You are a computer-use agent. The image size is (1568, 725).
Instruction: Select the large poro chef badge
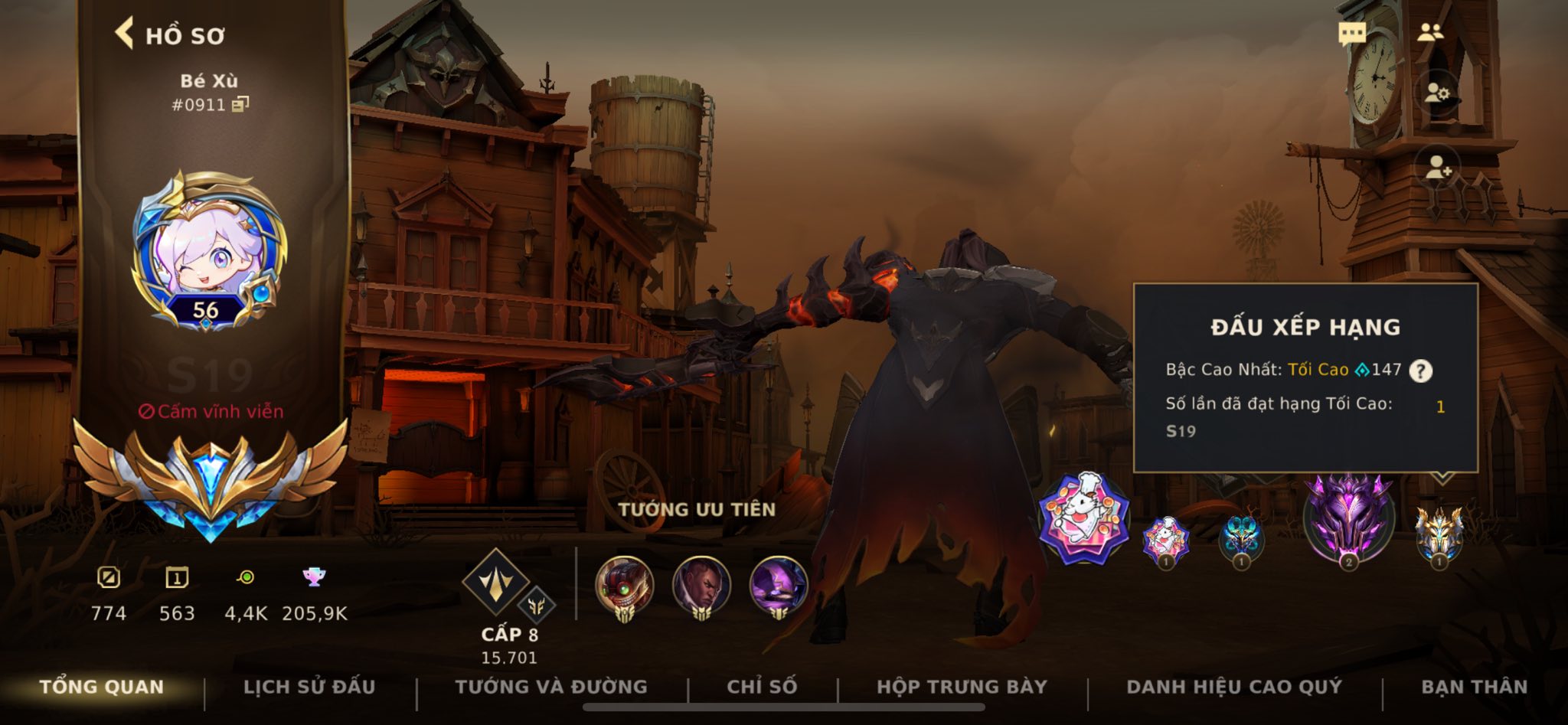pyautogui.click(x=1083, y=518)
